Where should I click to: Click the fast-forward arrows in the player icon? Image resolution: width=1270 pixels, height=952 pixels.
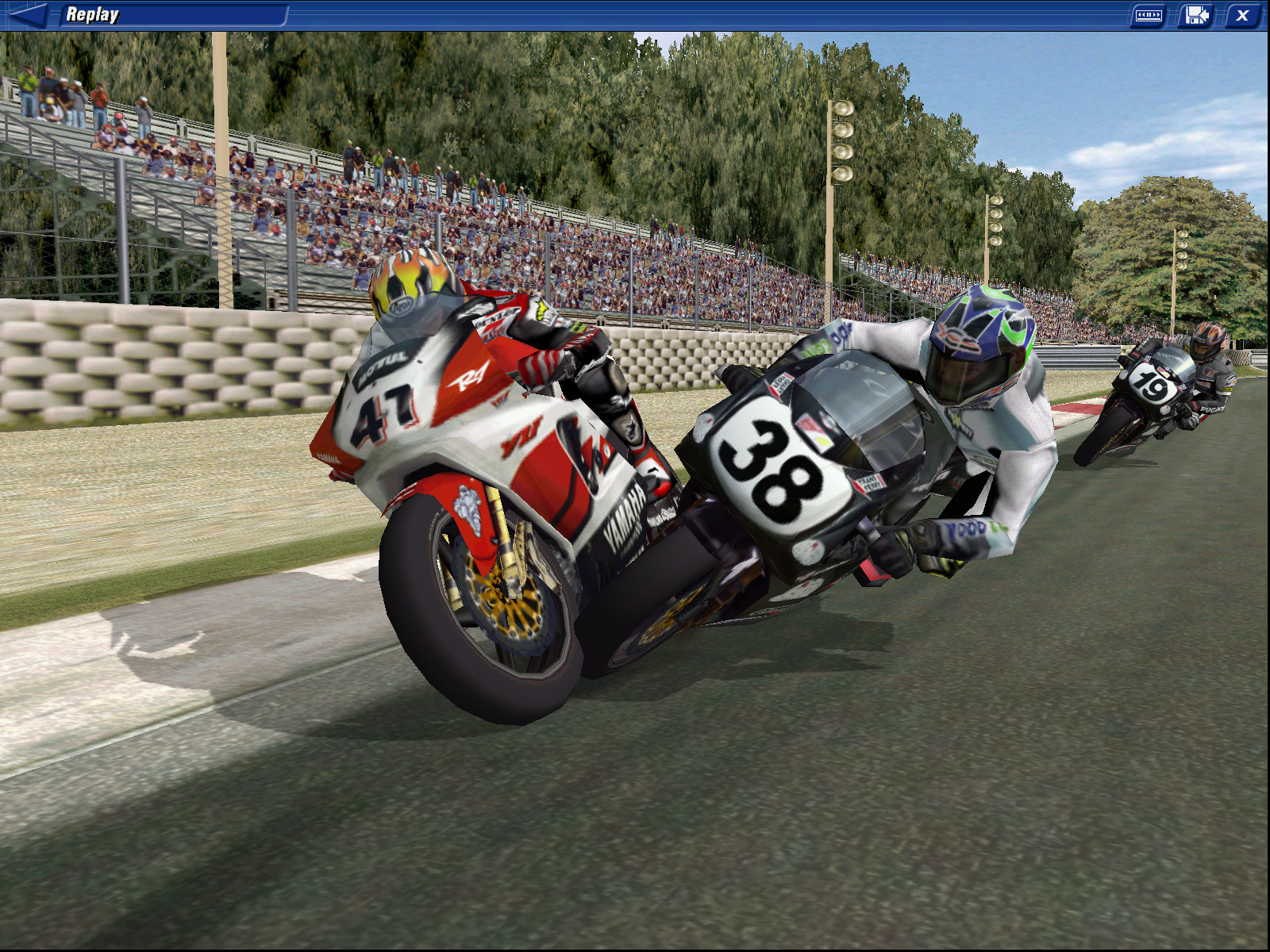pyautogui.click(x=1156, y=13)
